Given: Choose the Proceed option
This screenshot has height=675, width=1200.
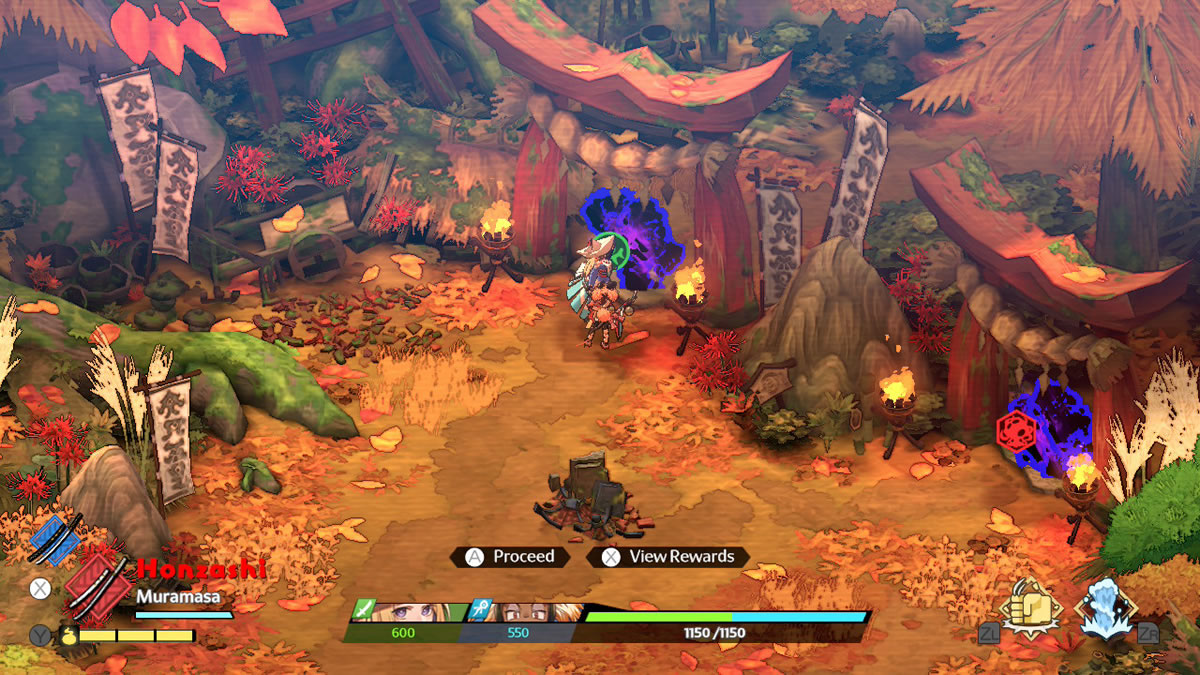Looking at the screenshot, I should pos(510,557).
